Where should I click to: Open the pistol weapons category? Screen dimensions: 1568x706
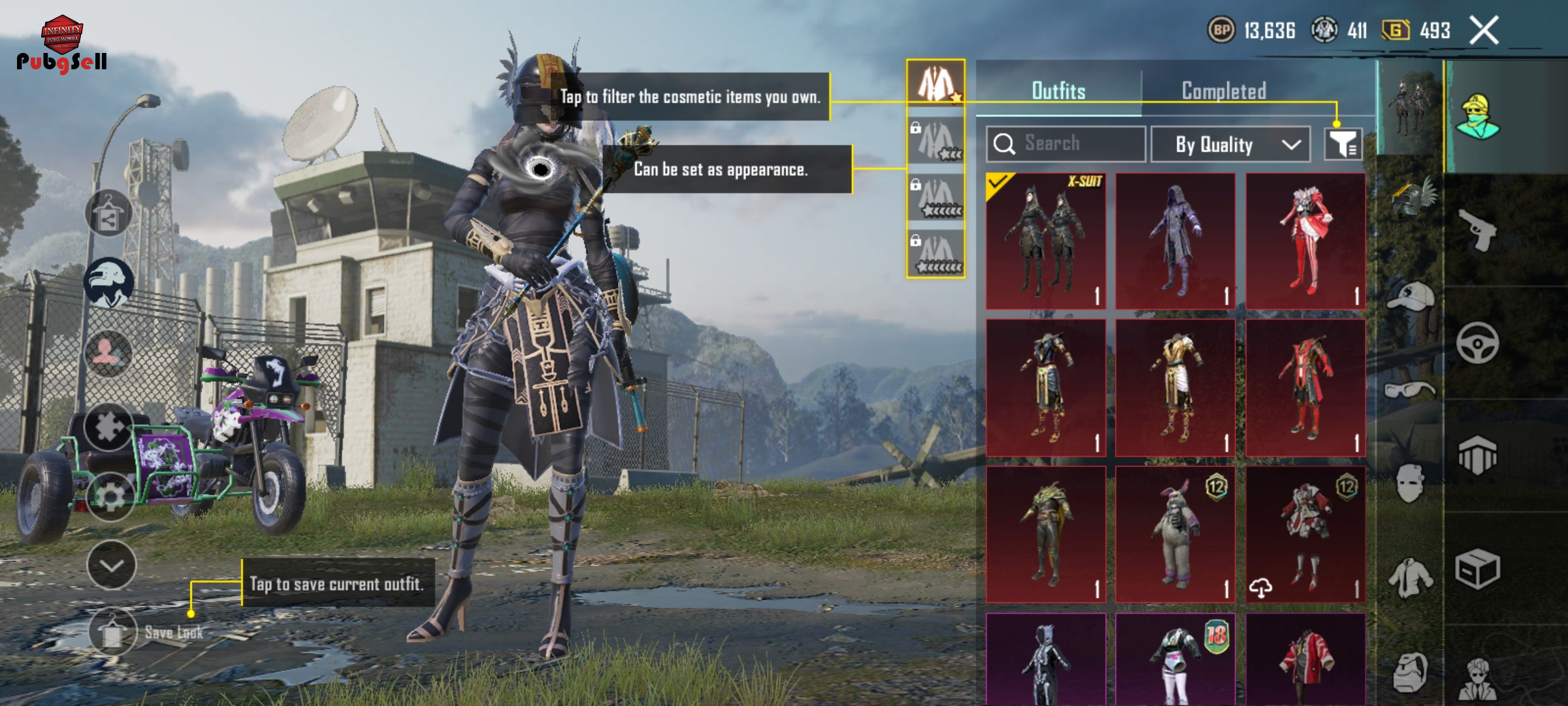1477,230
